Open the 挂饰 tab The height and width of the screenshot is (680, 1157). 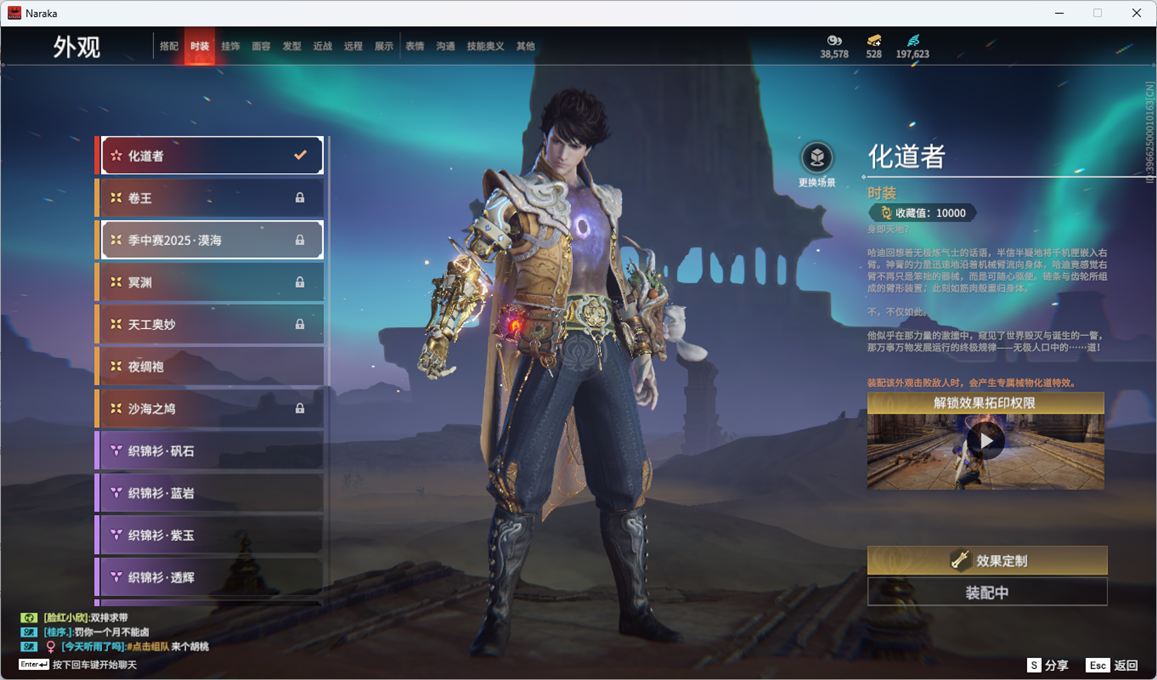(230, 46)
